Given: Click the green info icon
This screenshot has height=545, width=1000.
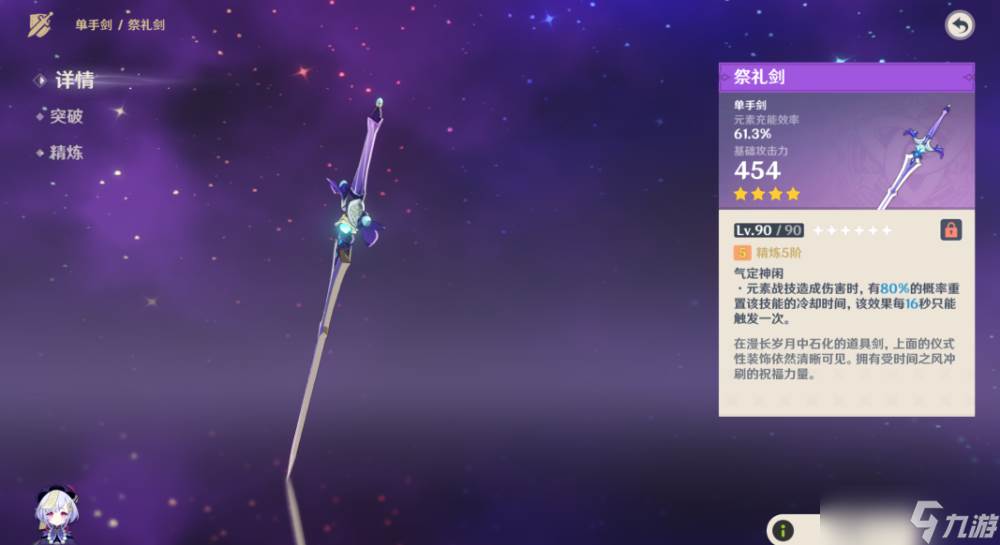Looking at the screenshot, I should tap(785, 530).
